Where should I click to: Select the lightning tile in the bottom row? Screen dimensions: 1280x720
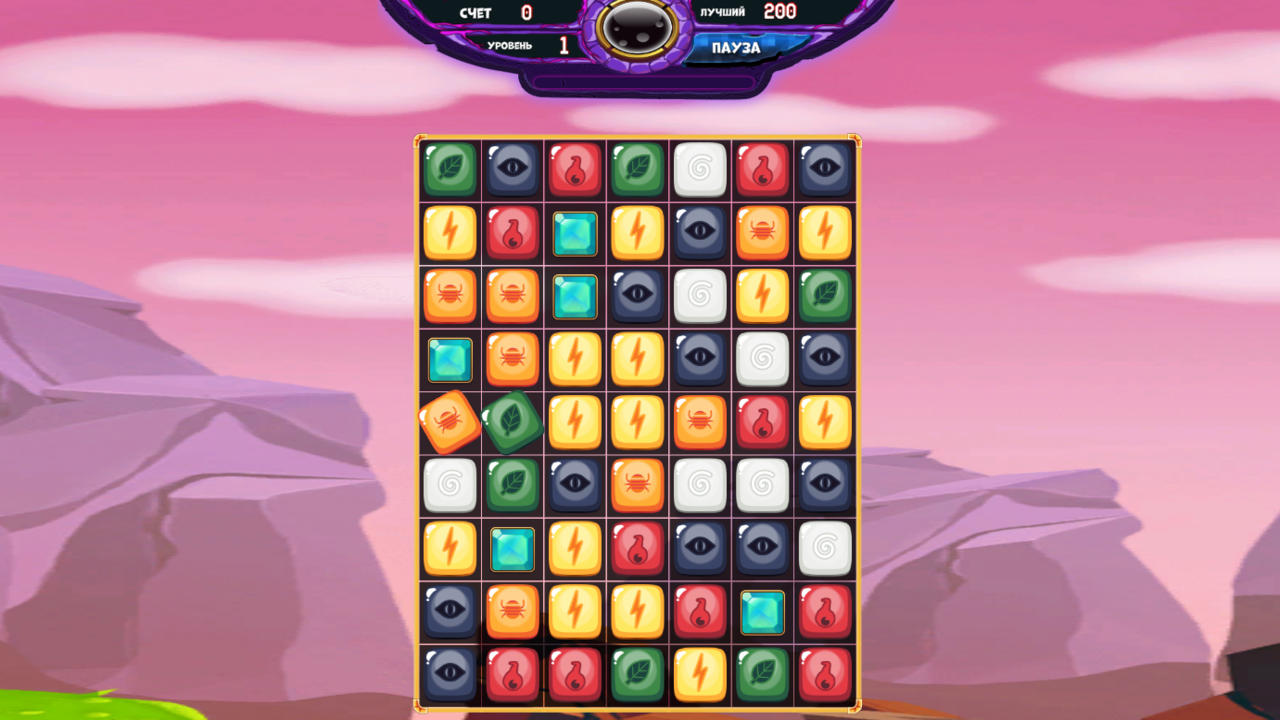700,674
